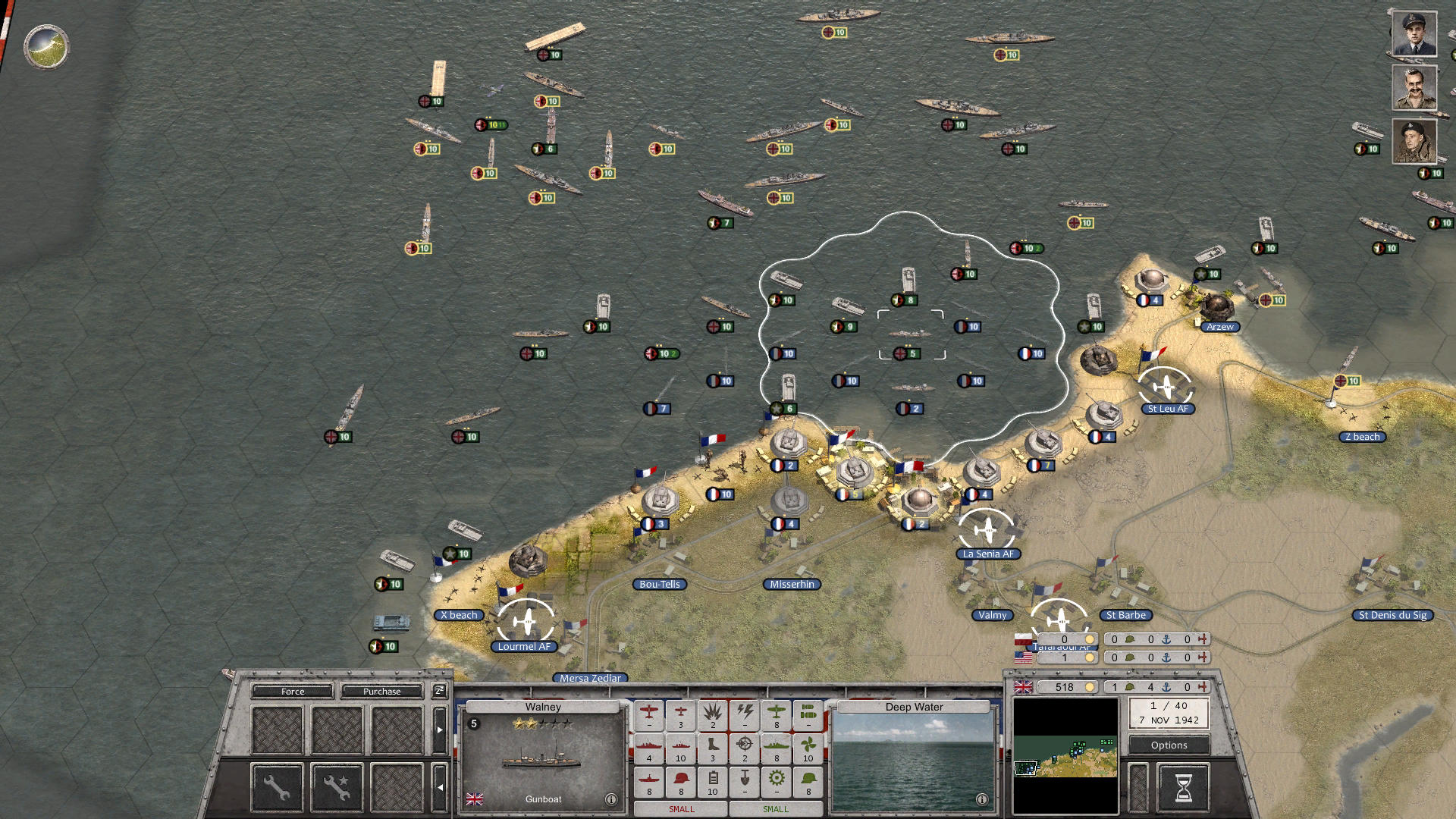Expand the unit slots with the right arrow
This screenshot has height=819, width=1456.
tap(440, 730)
